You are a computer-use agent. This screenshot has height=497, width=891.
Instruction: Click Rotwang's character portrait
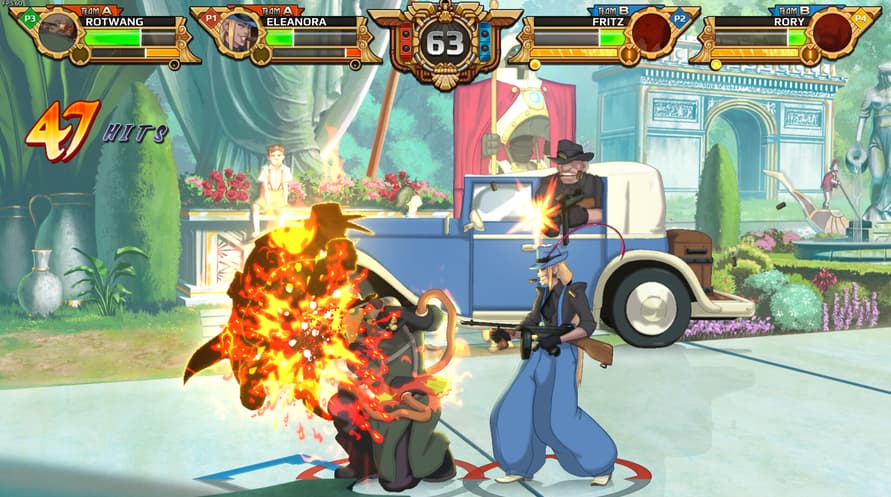point(60,31)
